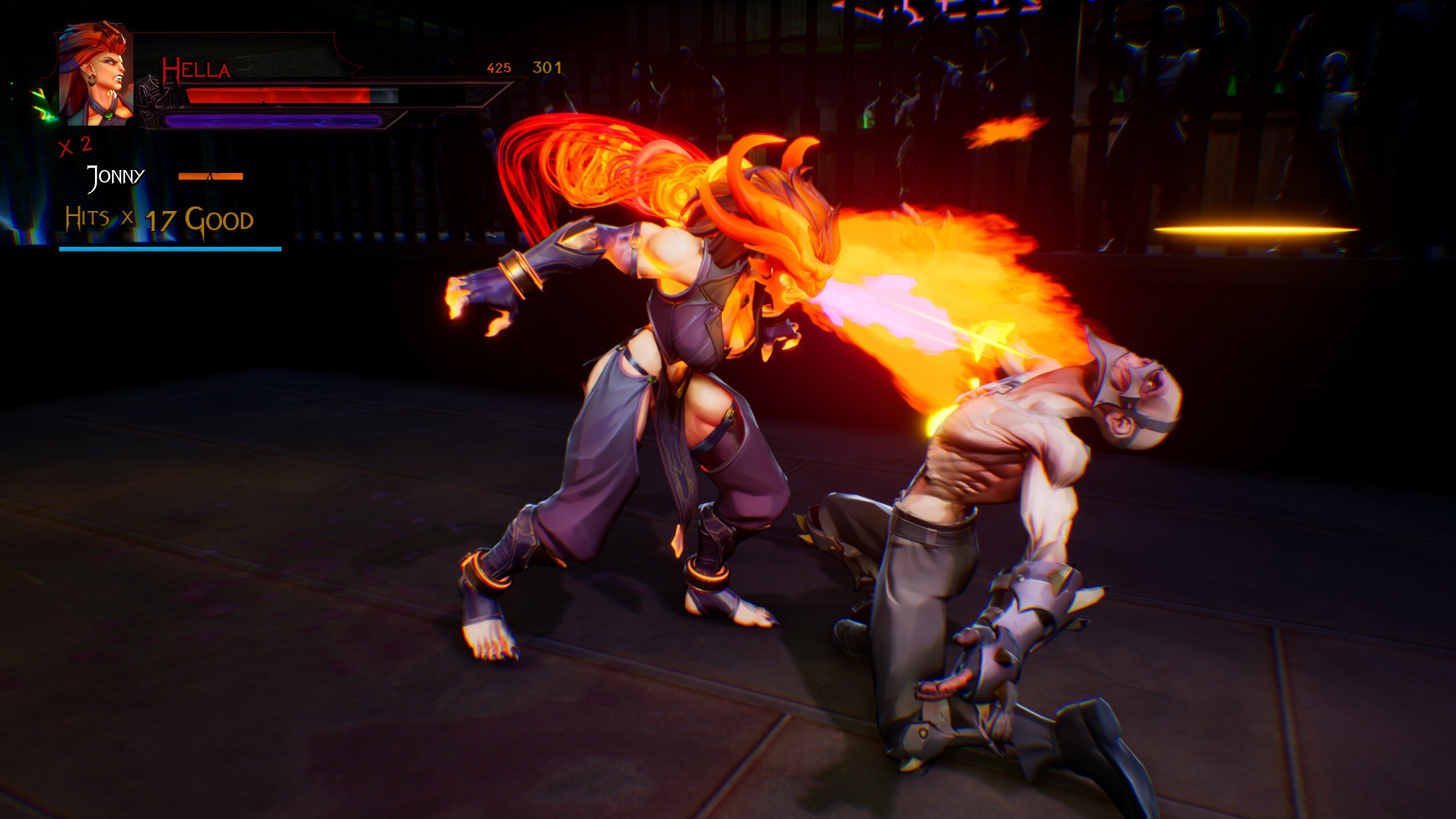Click the Hella name label
This screenshot has height=819, width=1456.
(x=196, y=69)
